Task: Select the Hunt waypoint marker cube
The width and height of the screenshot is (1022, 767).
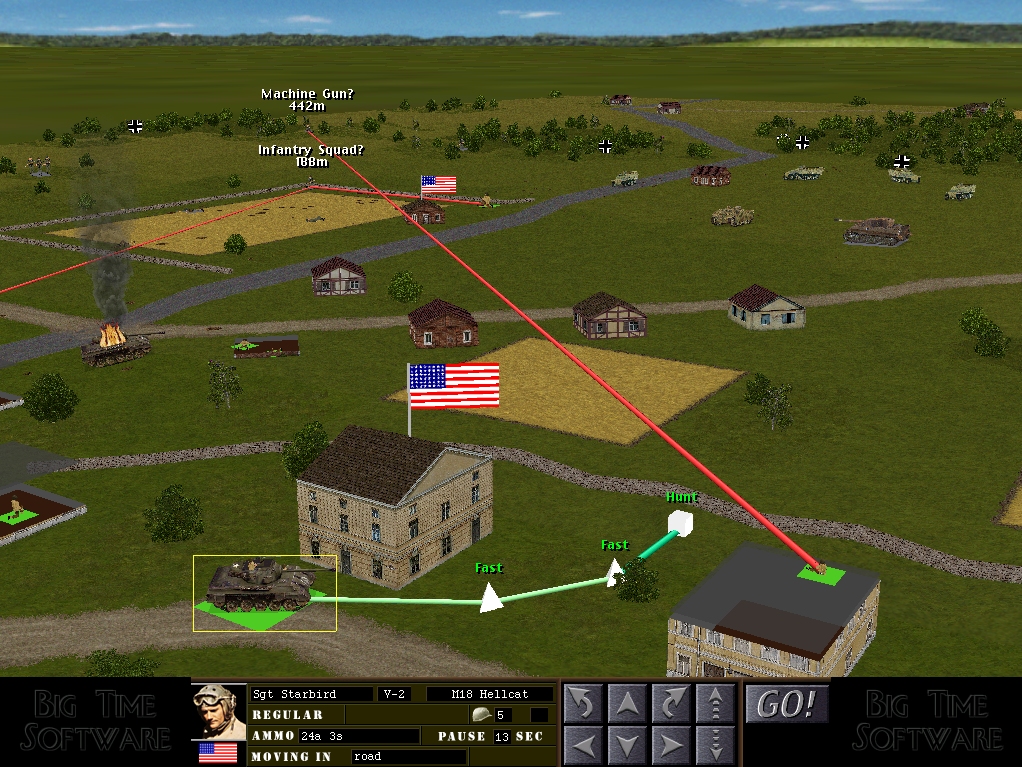Action: coord(681,523)
